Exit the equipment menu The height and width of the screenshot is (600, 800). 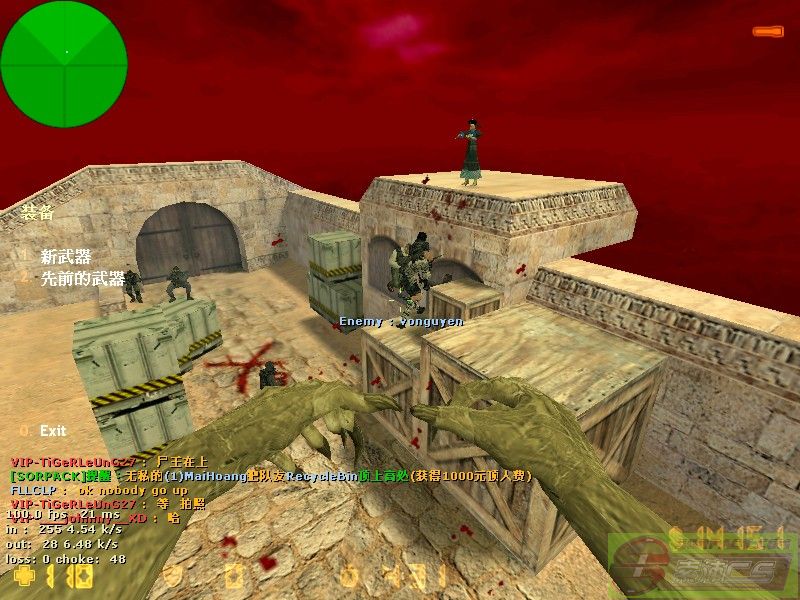coord(52,431)
